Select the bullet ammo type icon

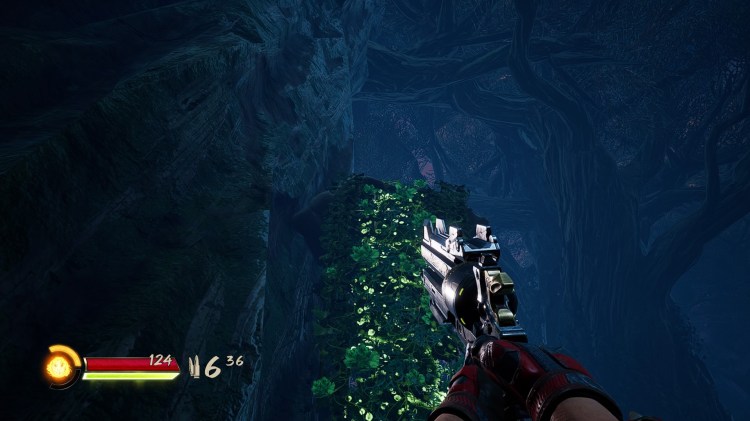(x=194, y=367)
